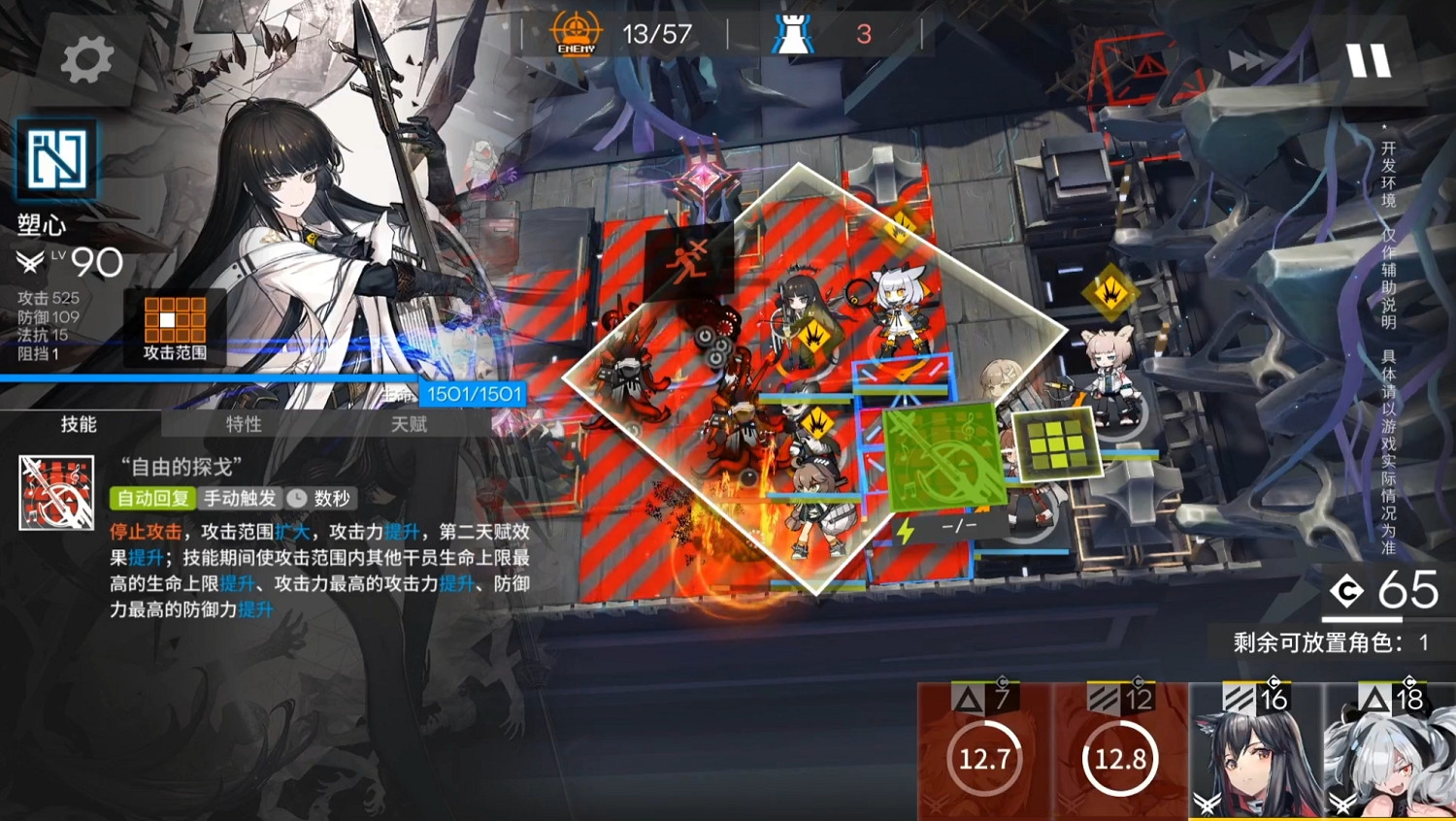The image size is (1456, 821).
Task: Open the 天赋 talent tab
Action: coord(408,424)
